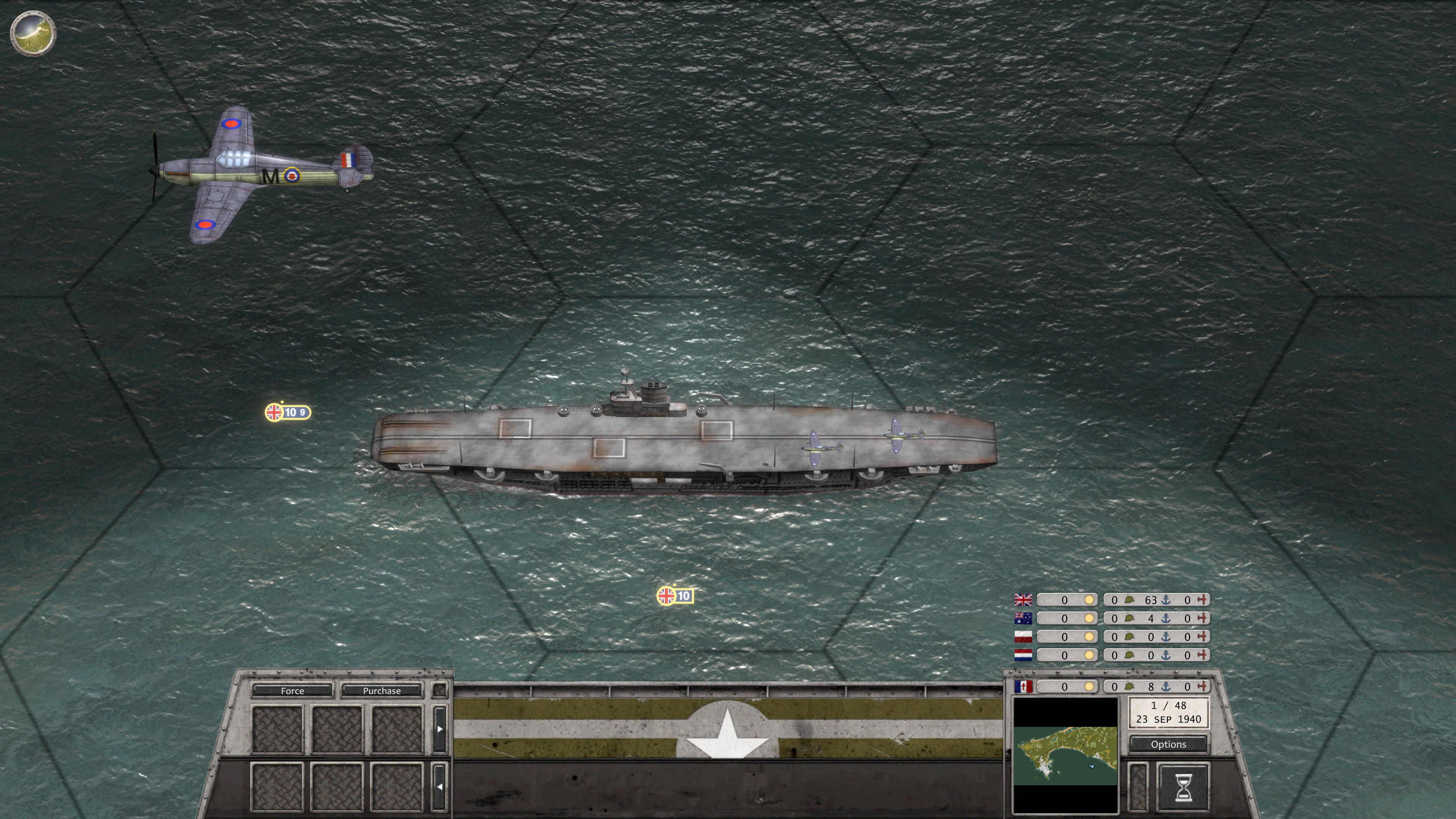Click the small expander box beside Purchase
1456x819 pixels.
(440, 690)
